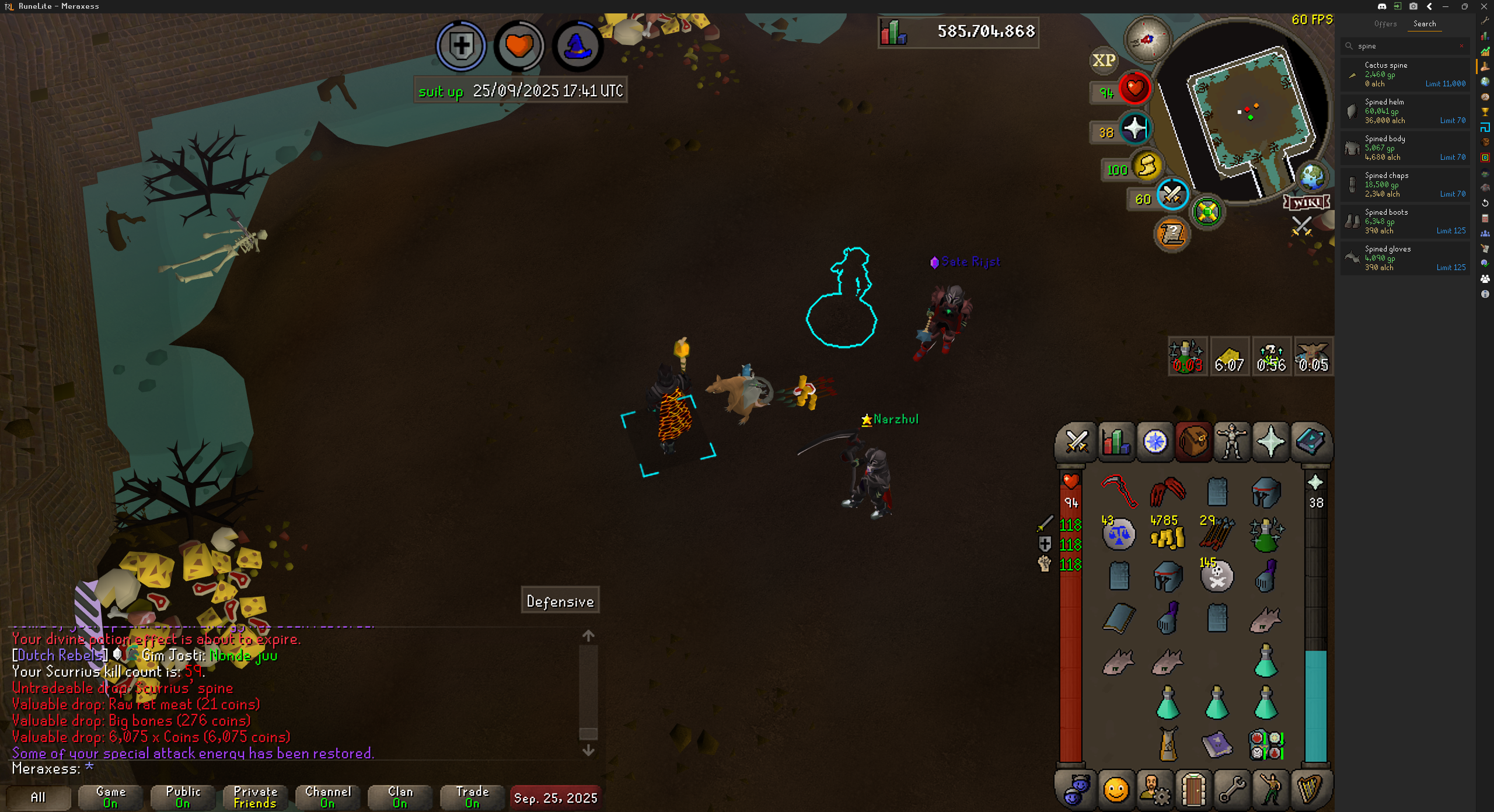Open the Combat Options tab
This screenshot has height=812, width=1494.
[1076, 442]
